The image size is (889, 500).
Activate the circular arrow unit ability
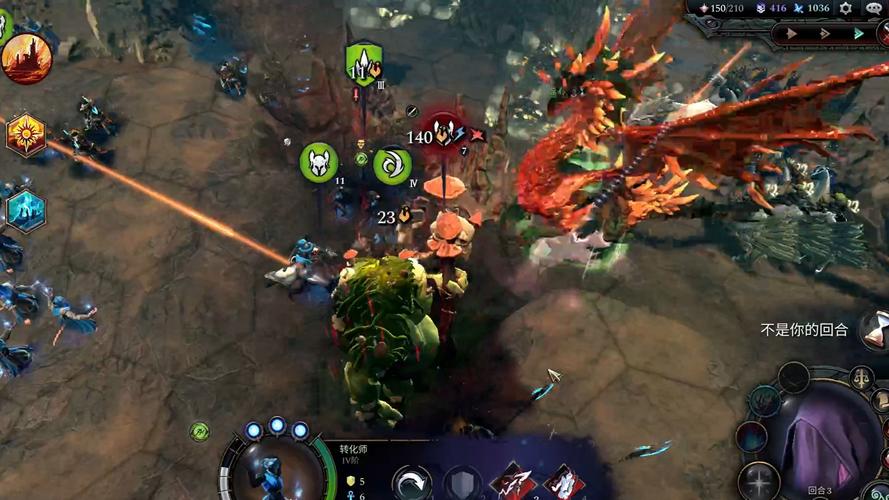(411, 483)
